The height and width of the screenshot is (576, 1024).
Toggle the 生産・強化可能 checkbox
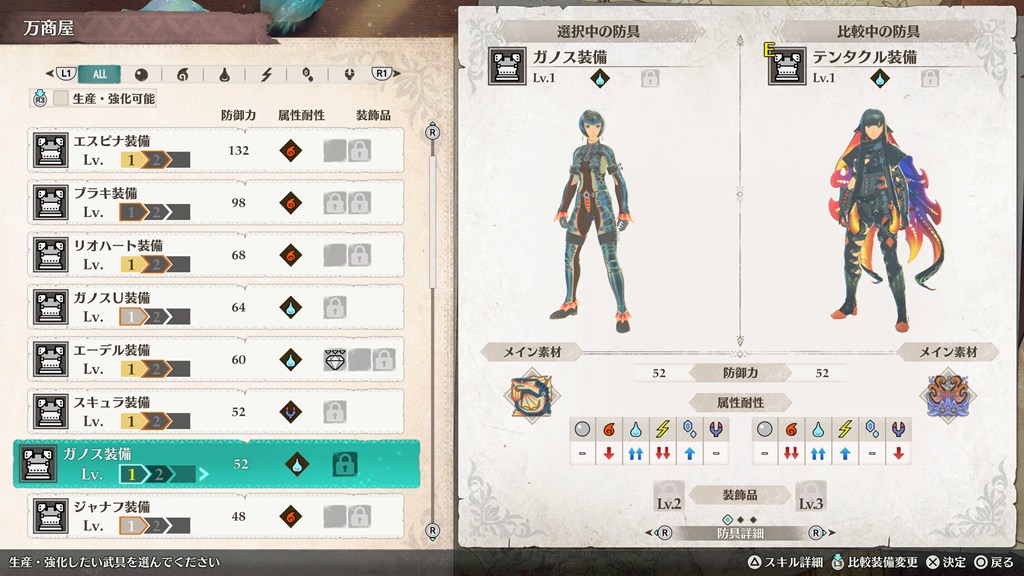[x=62, y=98]
